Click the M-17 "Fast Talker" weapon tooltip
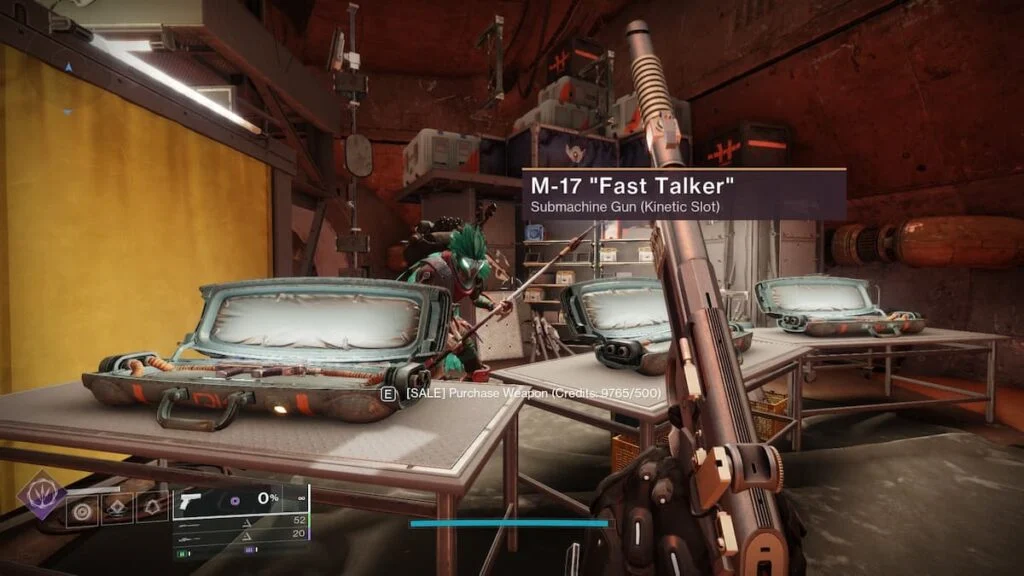This screenshot has width=1024, height=576. point(684,194)
